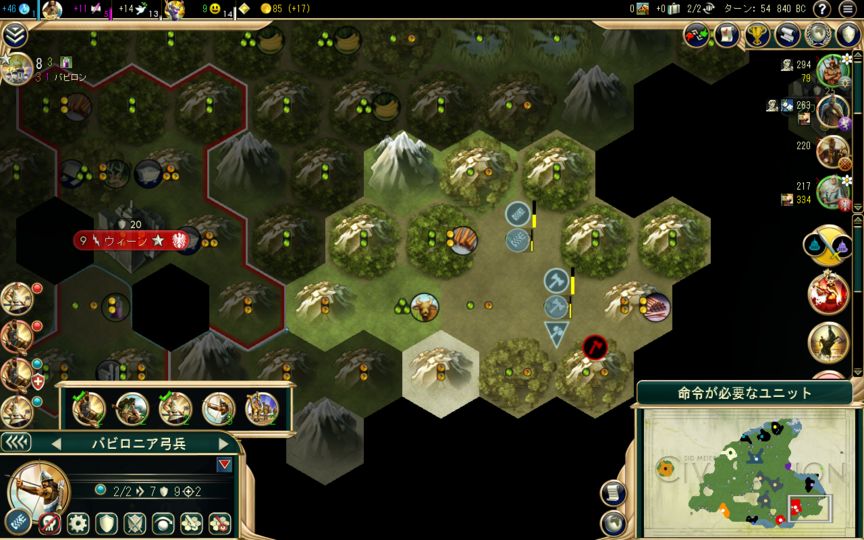The width and height of the screenshot is (864, 540).
Task: Open the unit's red arrow dropdown
Action: 223,464
